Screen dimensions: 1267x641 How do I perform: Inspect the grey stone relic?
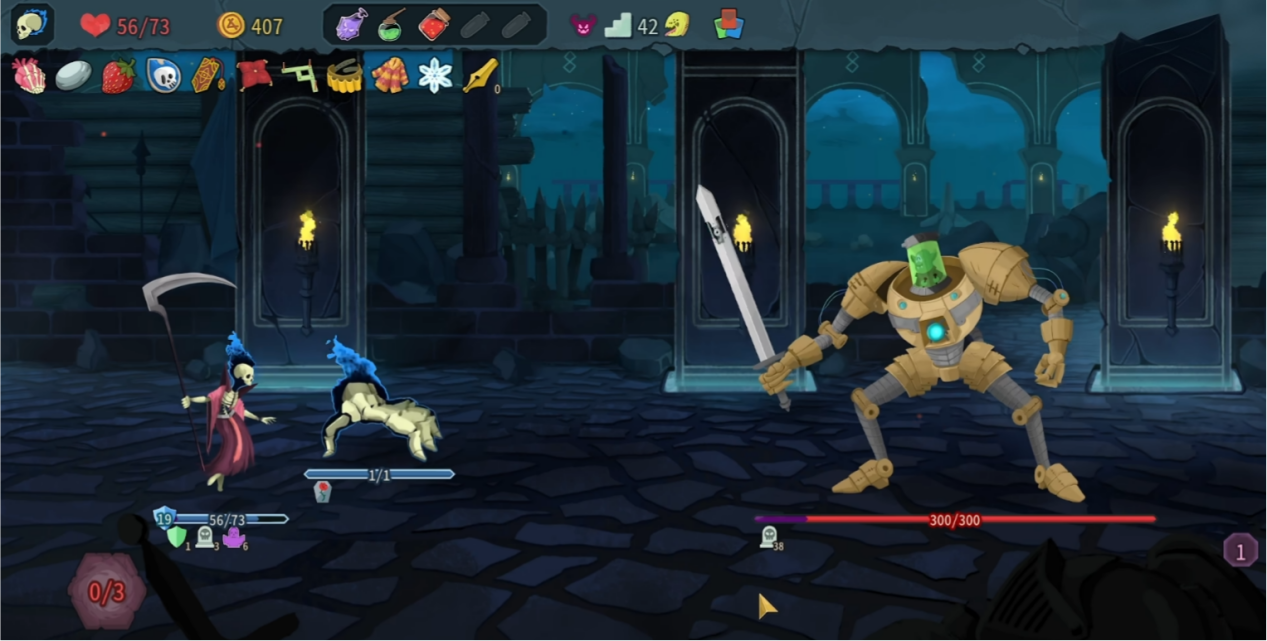click(x=73, y=76)
